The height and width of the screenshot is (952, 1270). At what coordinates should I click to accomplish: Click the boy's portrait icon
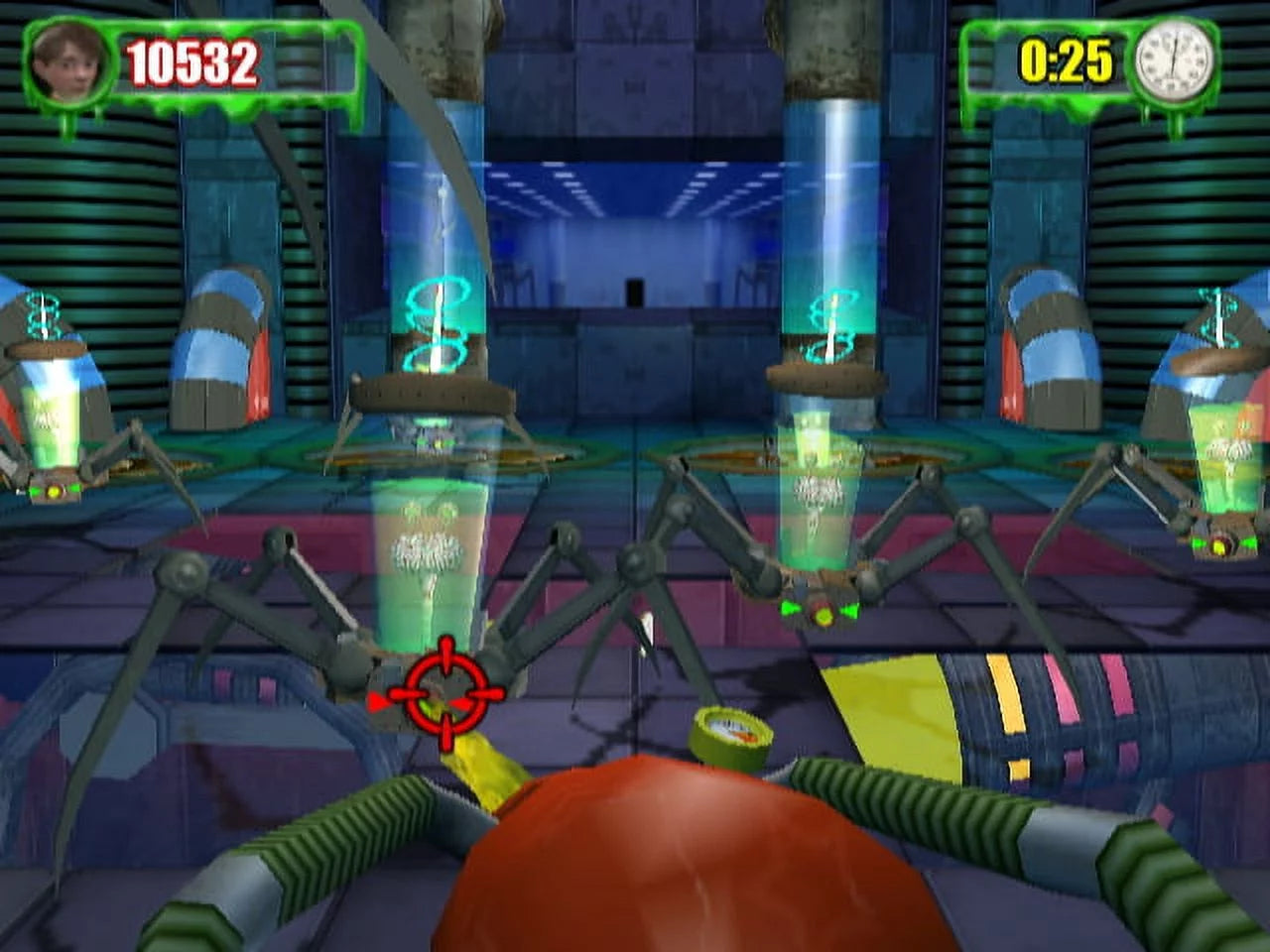[69, 61]
